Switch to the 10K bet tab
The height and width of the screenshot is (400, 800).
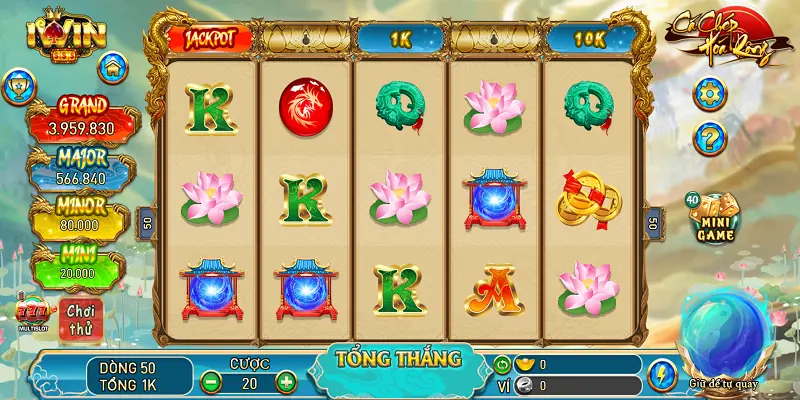tap(593, 38)
